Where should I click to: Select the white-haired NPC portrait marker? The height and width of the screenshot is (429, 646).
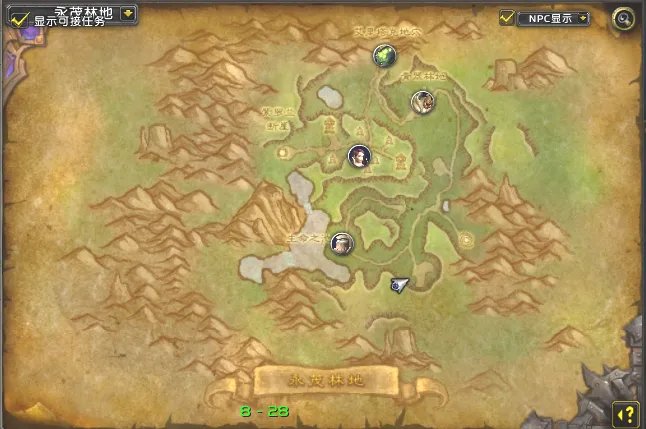pyautogui.click(x=421, y=100)
